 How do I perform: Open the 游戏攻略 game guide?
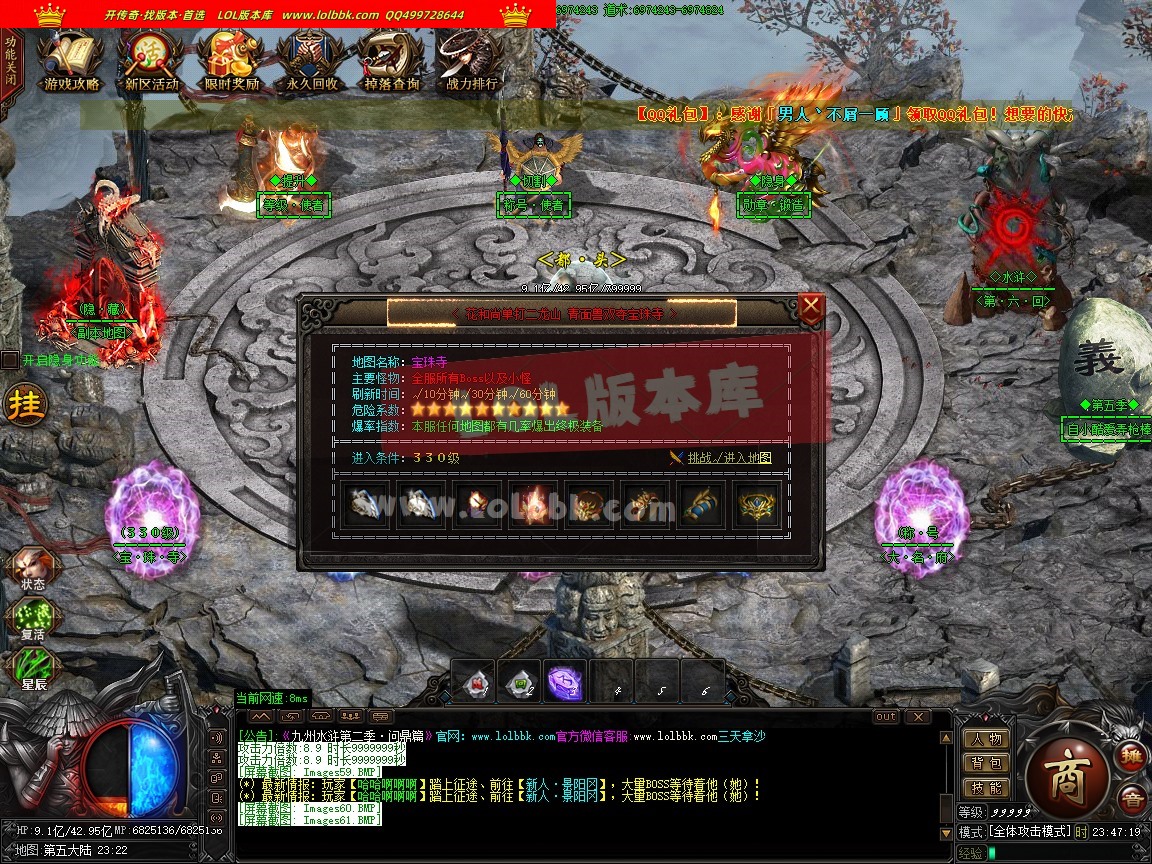click(x=71, y=62)
